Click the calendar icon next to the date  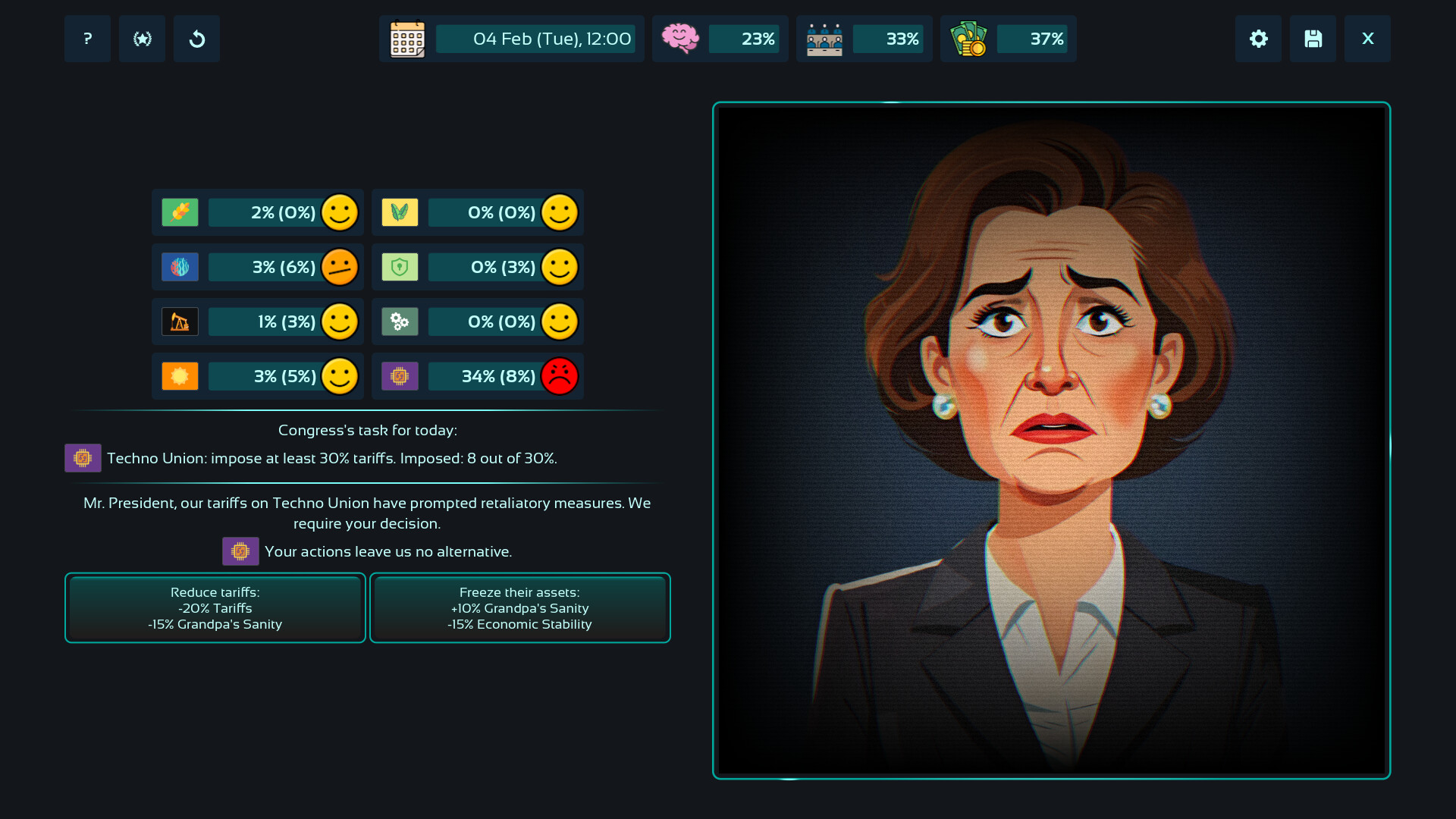[406, 39]
